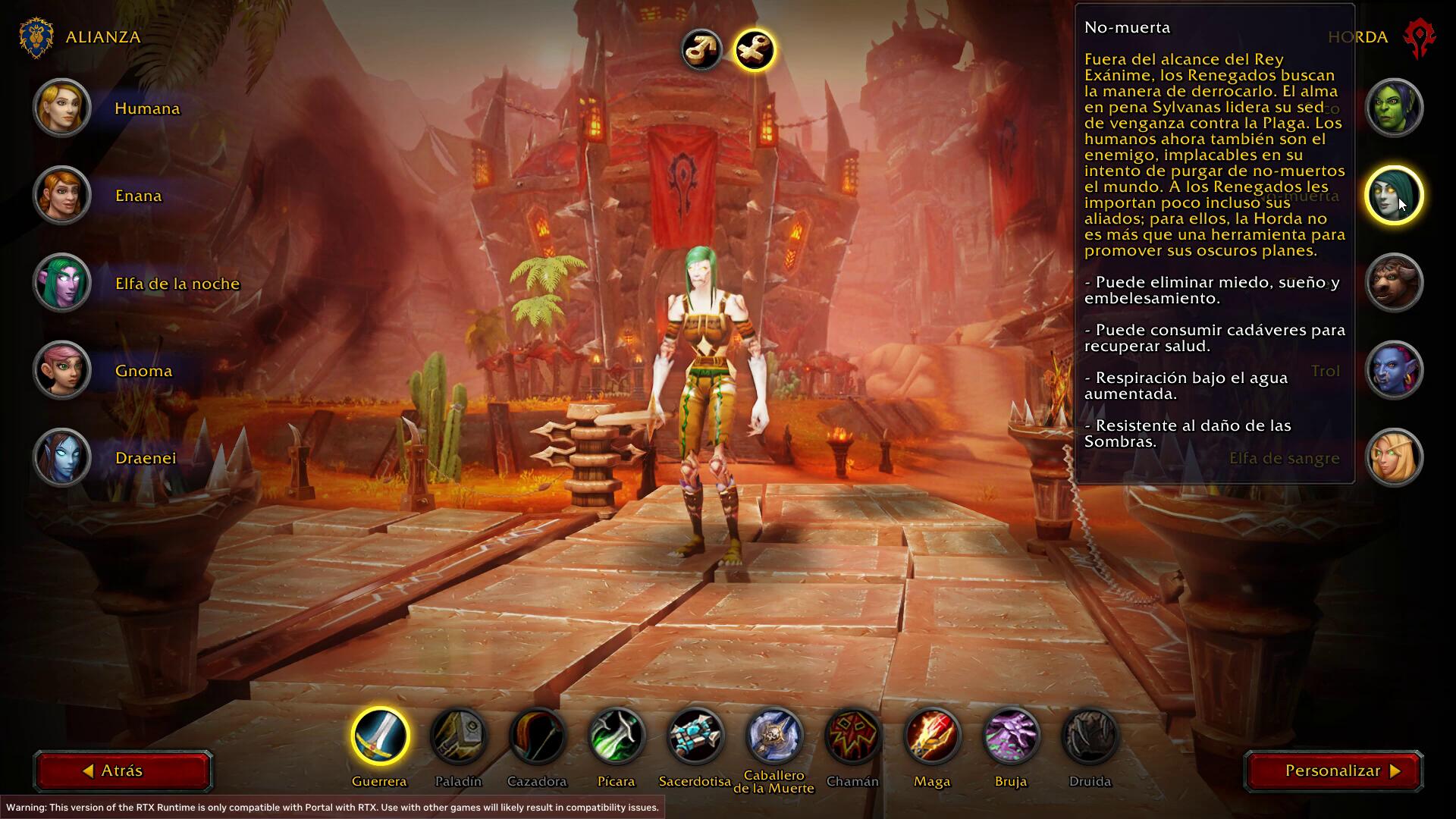Screen dimensions: 1456x819
Task: Choose the Guerrera class
Action: pos(380,736)
